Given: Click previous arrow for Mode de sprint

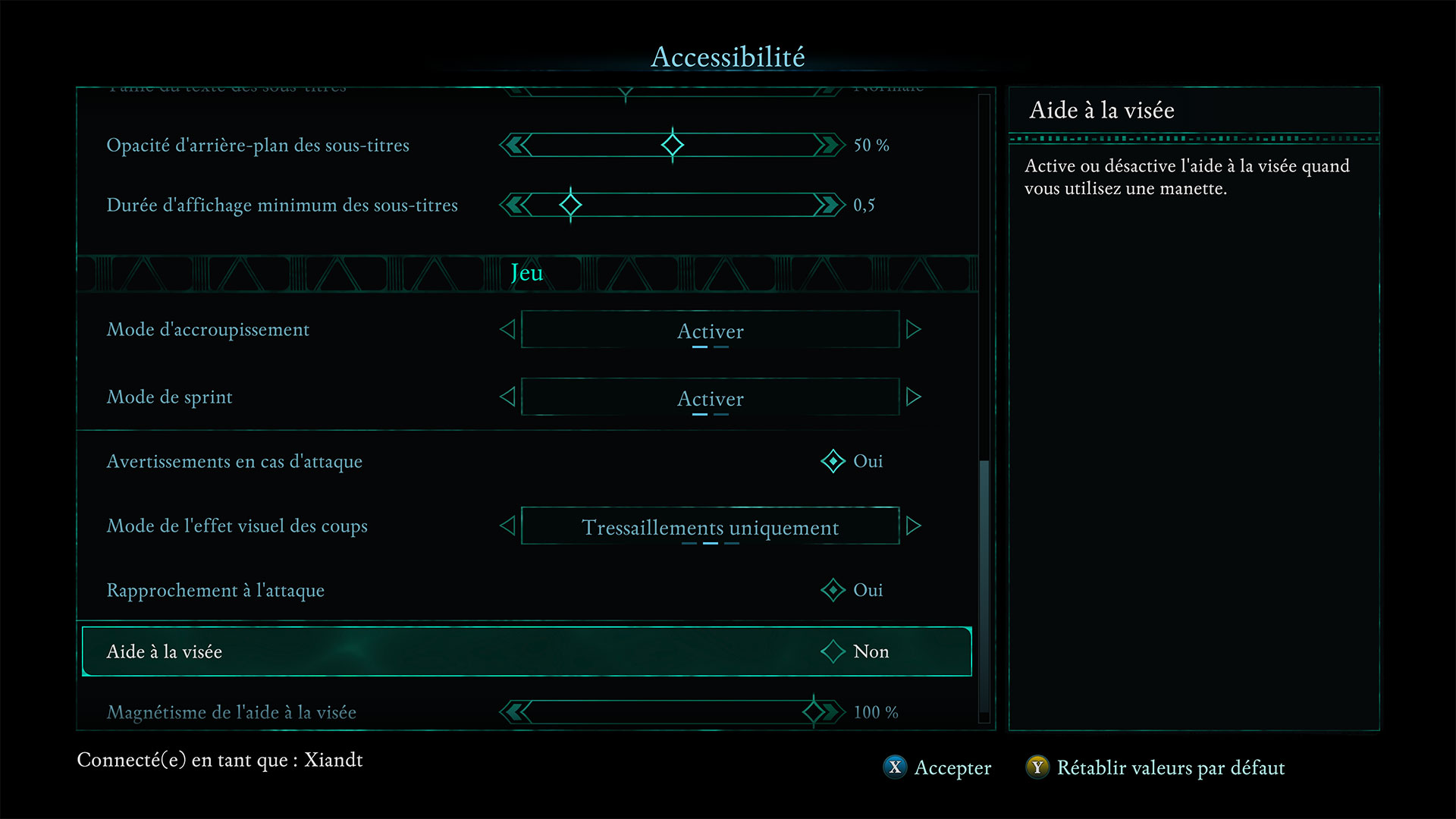Looking at the screenshot, I should pyautogui.click(x=507, y=397).
